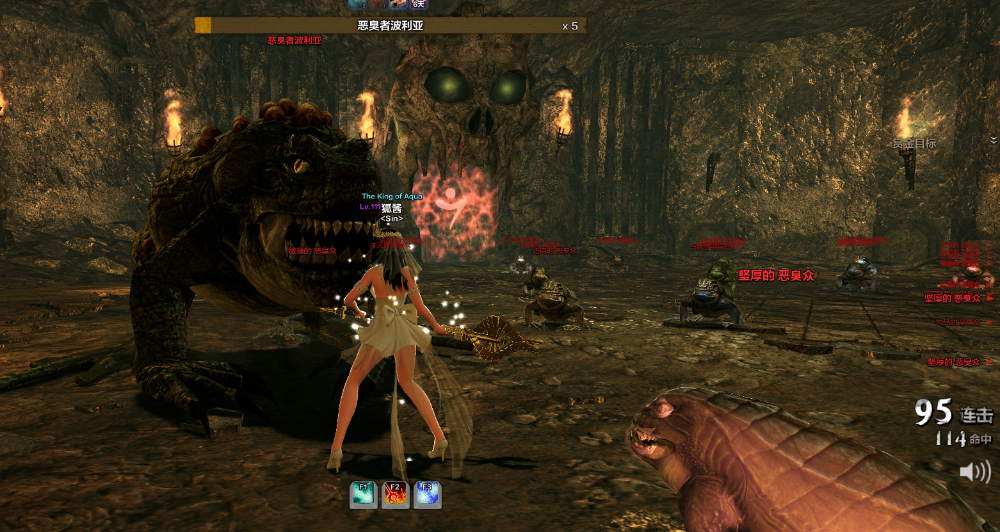Expand the collapsed objective panel arrow
Image resolution: width=1000 pixels, height=532 pixels.
[994, 140]
